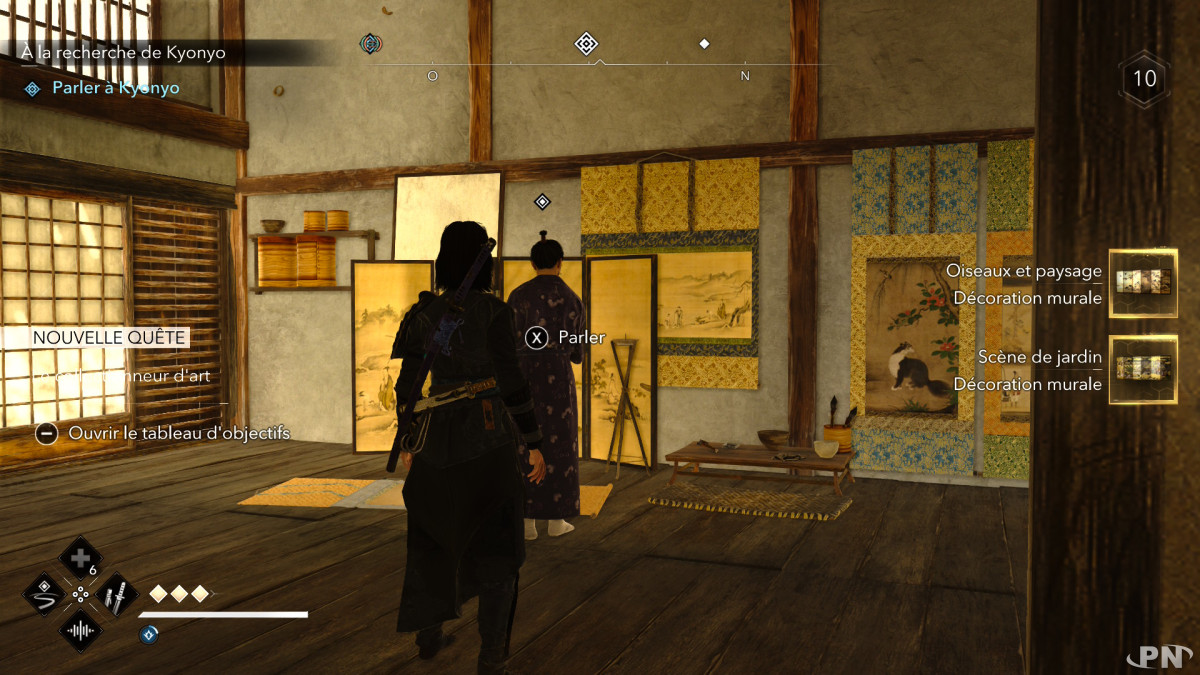The height and width of the screenshot is (675, 1200).
Task: Click the 'Scène de jardin' loot thumbnail
Action: tap(1142, 369)
